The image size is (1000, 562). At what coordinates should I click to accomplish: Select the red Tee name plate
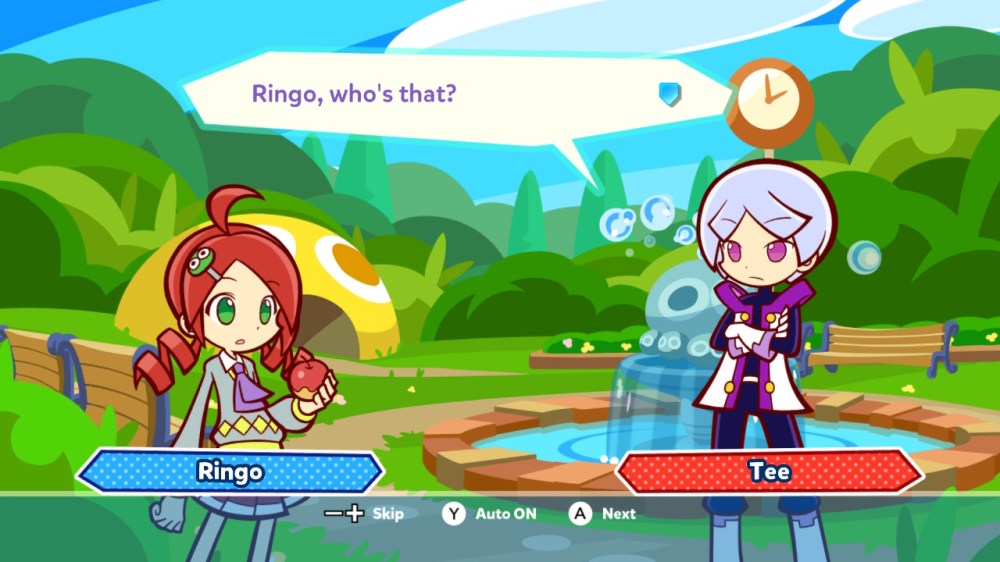[x=769, y=471]
